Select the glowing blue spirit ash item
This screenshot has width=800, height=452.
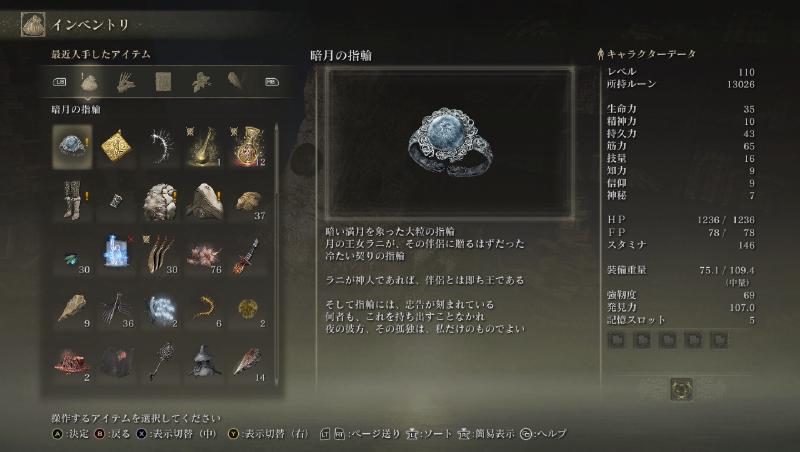(x=116, y=254)
